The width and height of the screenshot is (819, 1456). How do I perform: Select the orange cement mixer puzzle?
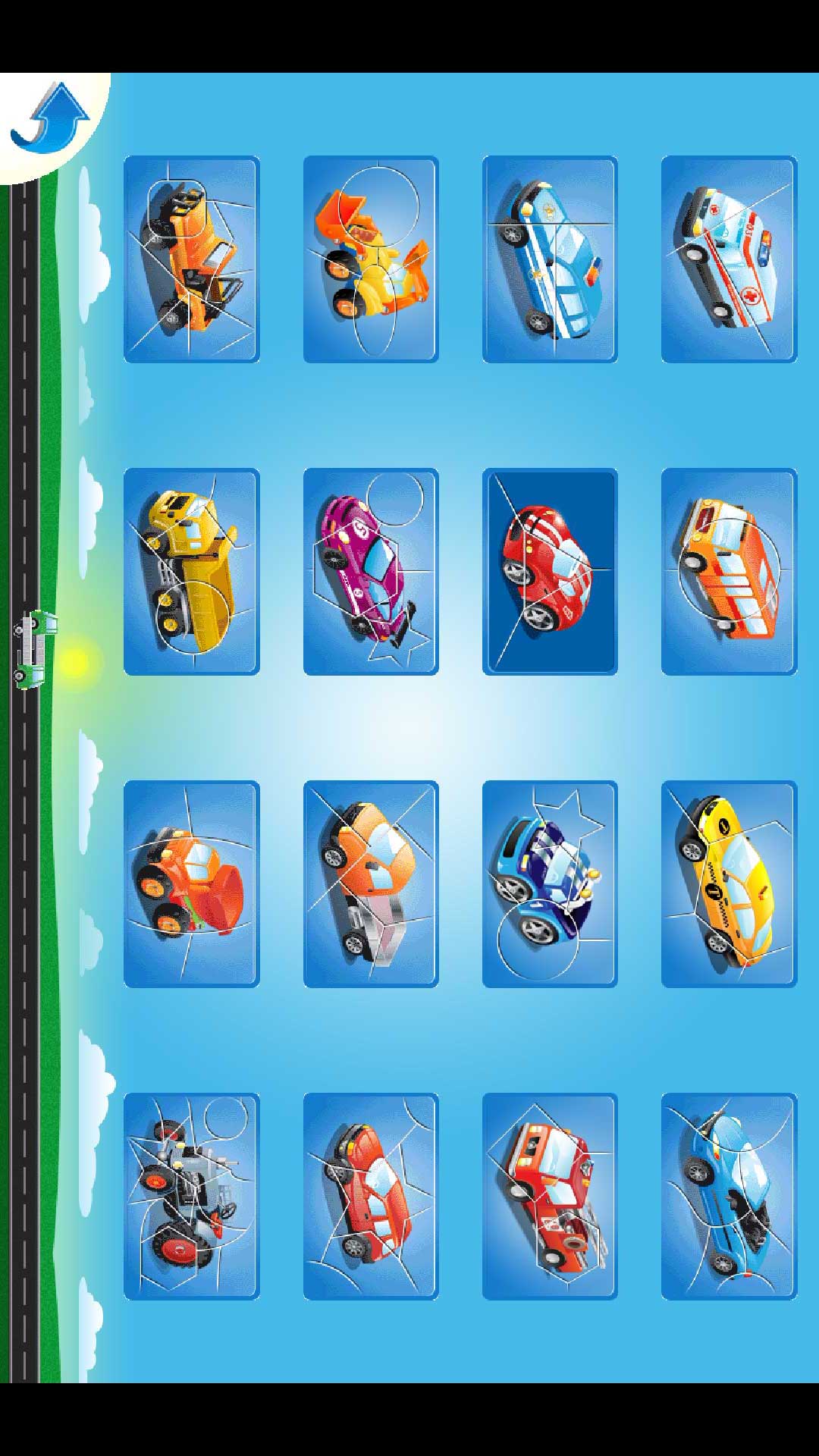192,884
